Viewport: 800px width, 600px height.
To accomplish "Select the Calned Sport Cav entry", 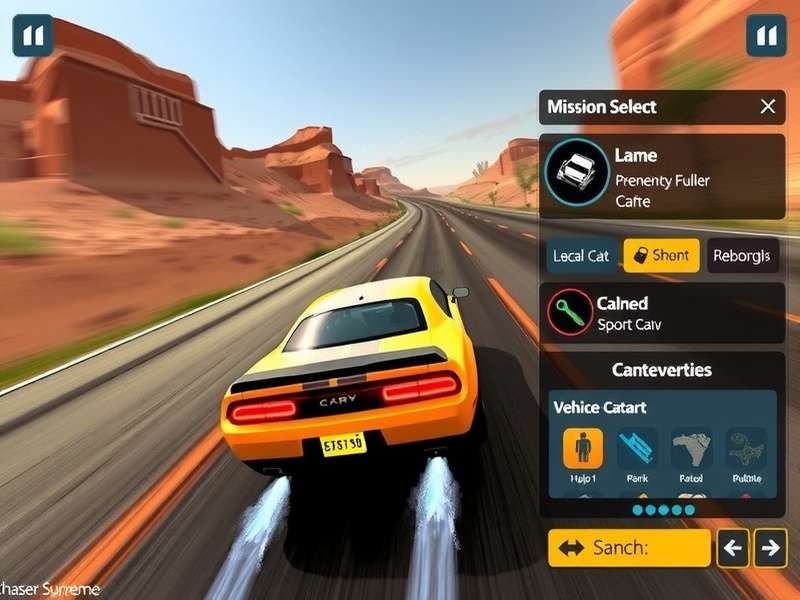I will [662, 313].
